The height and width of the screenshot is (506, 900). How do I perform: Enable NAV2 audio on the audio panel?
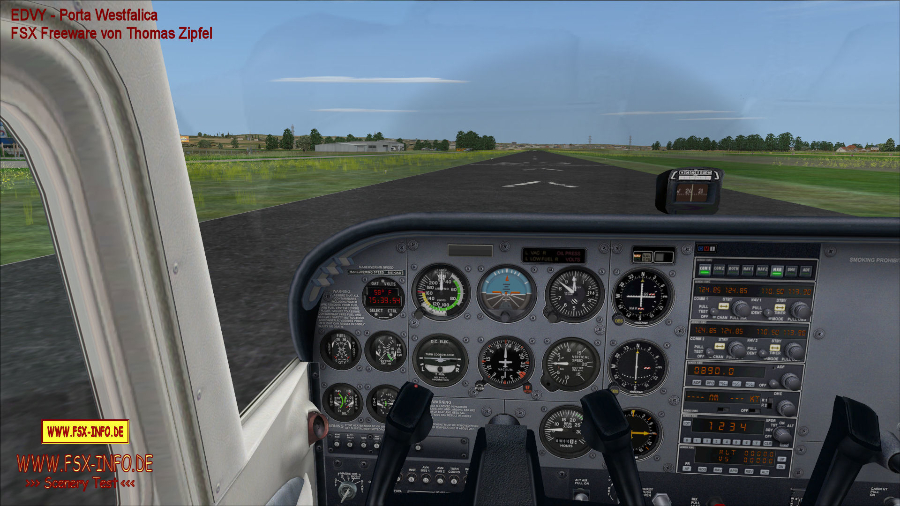(764, 269)
